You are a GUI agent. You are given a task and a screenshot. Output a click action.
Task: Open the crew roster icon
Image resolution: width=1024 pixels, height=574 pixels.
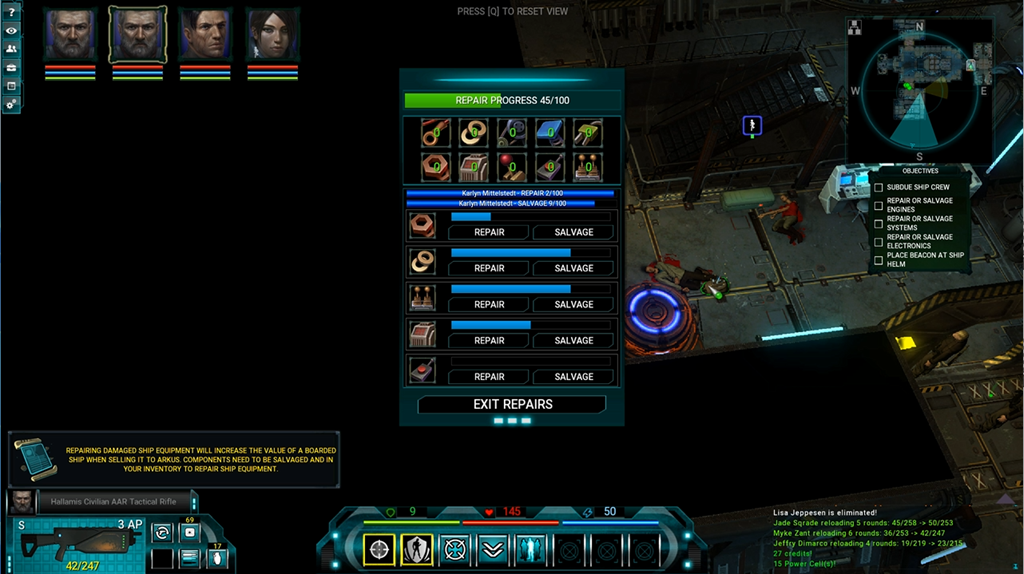(x=11, y=48)
